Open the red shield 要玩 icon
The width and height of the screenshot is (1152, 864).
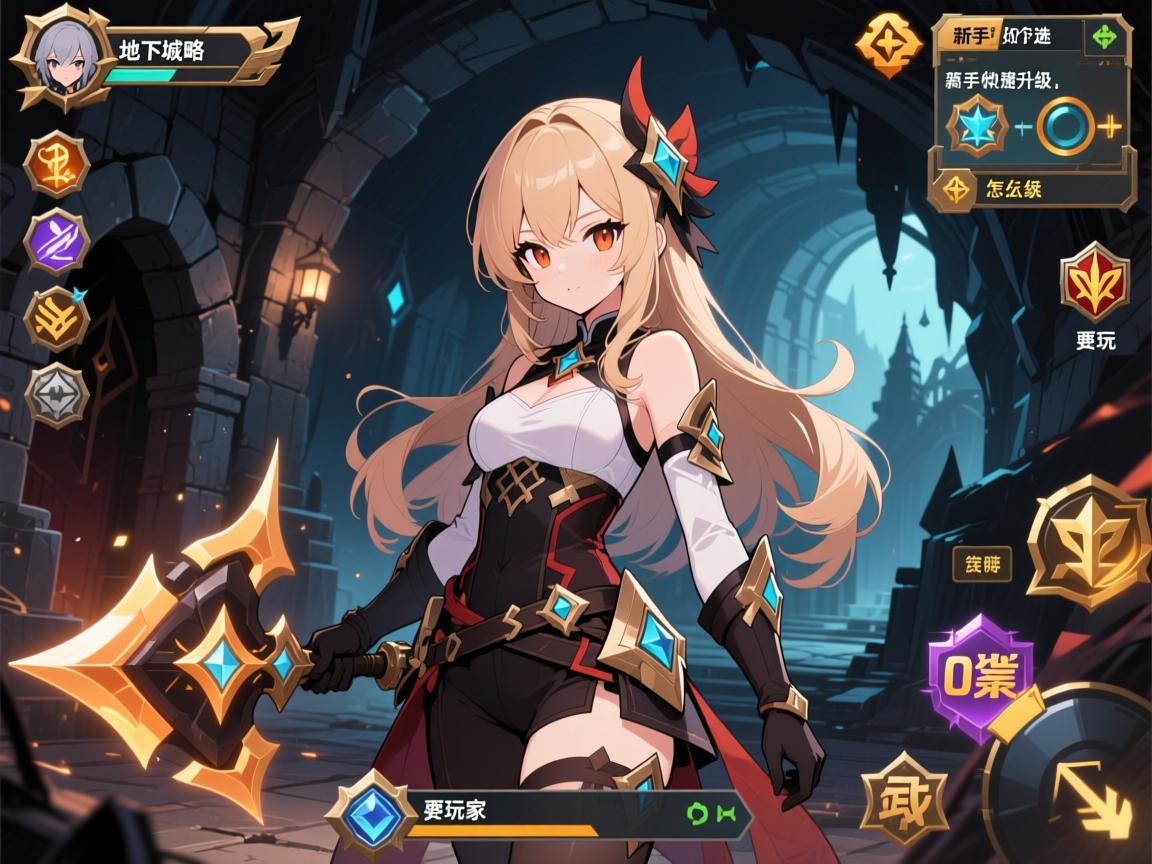(1095, 281)
